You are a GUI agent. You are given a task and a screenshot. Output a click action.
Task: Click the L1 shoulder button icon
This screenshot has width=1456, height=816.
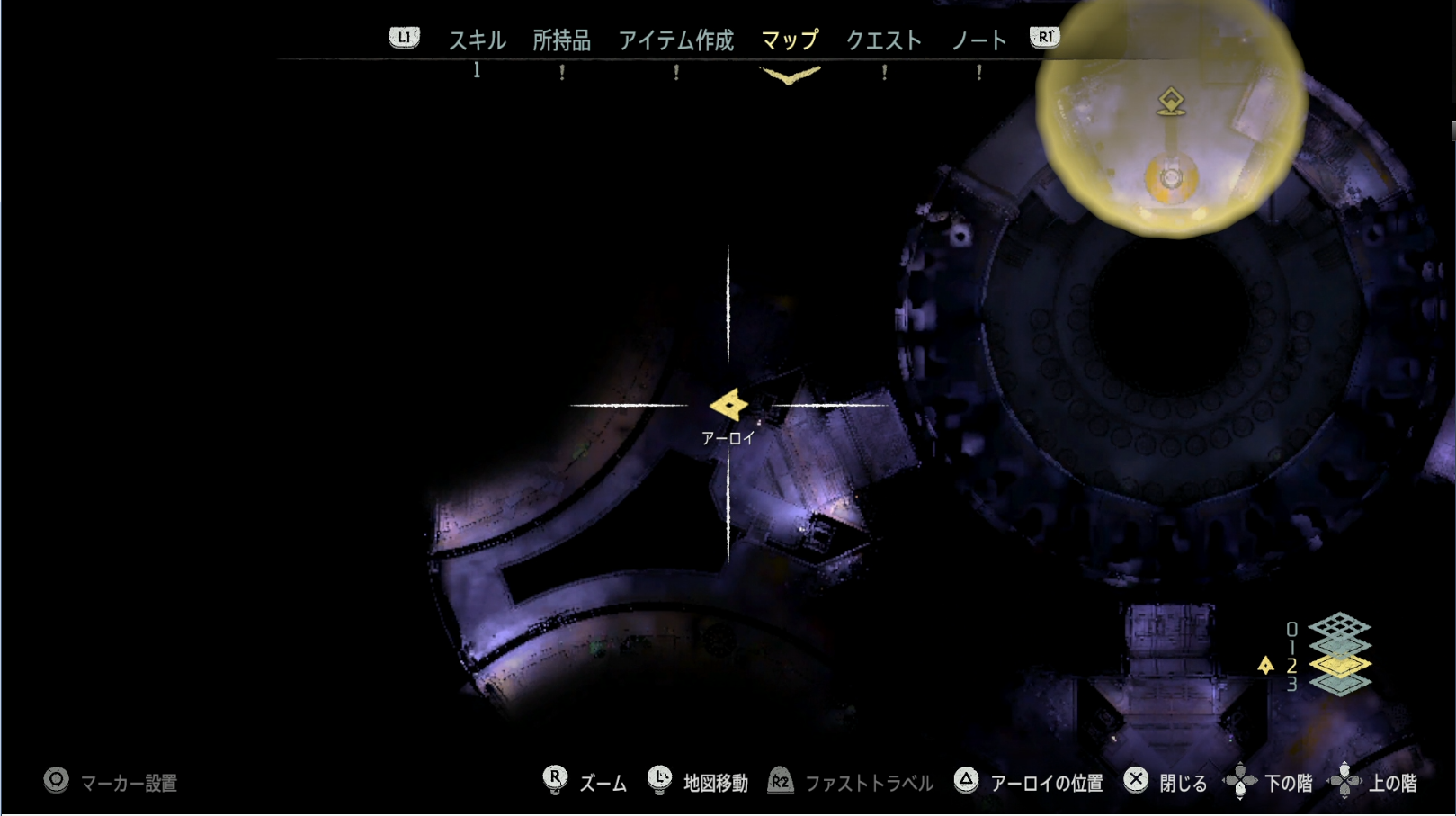[404, 38]
